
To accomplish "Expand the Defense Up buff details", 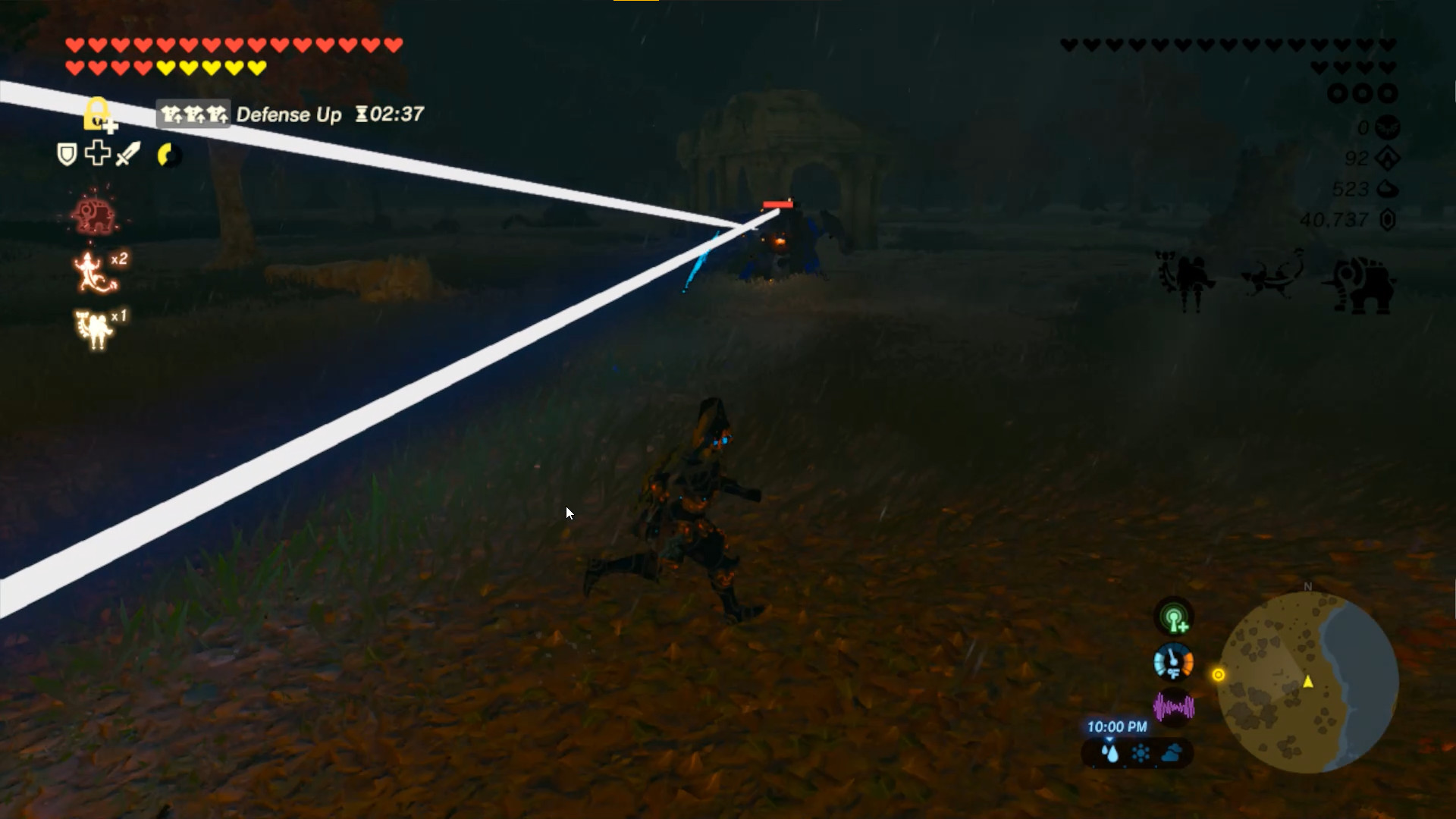I will pos(193,115).
